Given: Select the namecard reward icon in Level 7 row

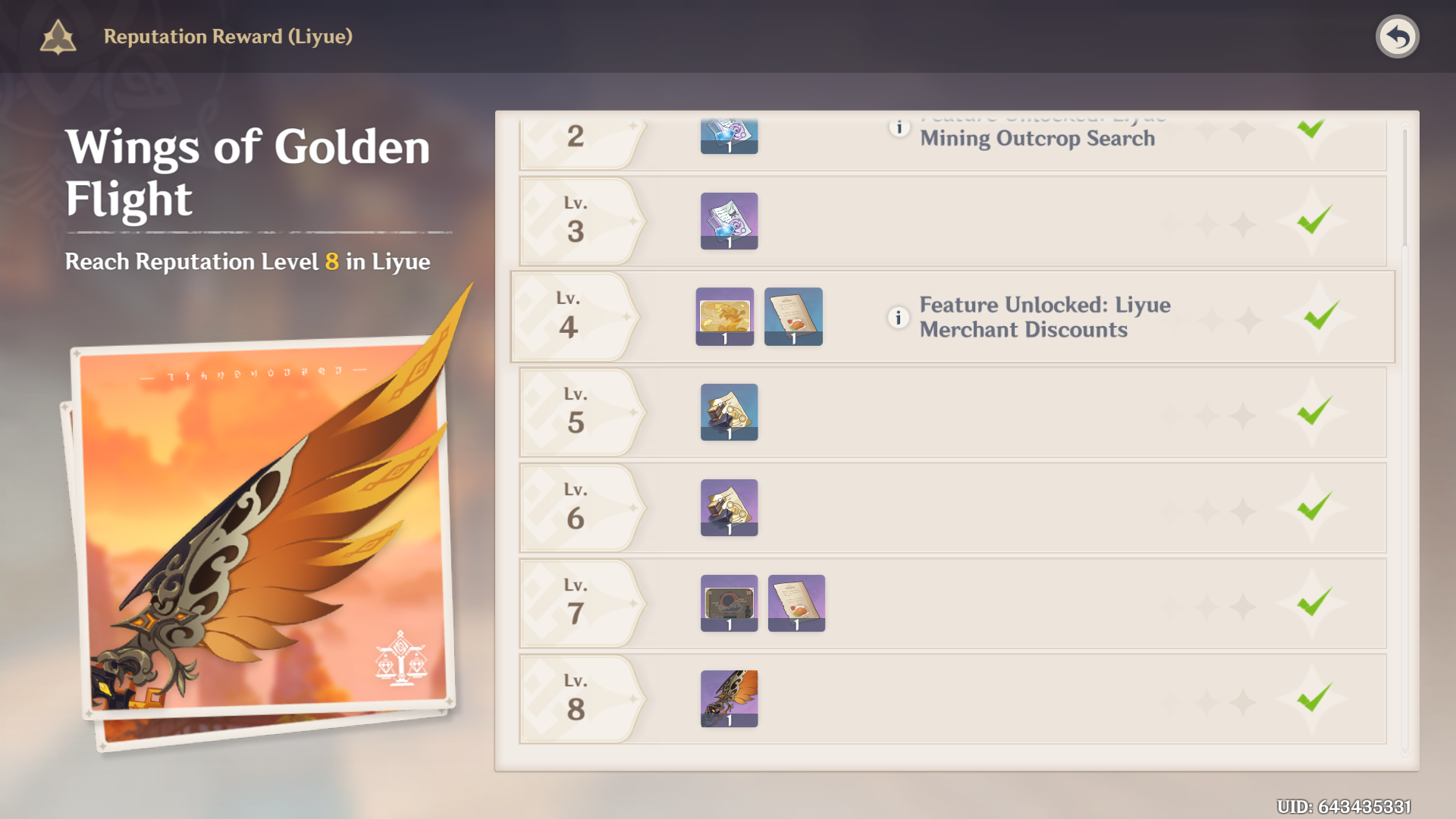Looking at the screenshot, I should [x=729, y=603].
